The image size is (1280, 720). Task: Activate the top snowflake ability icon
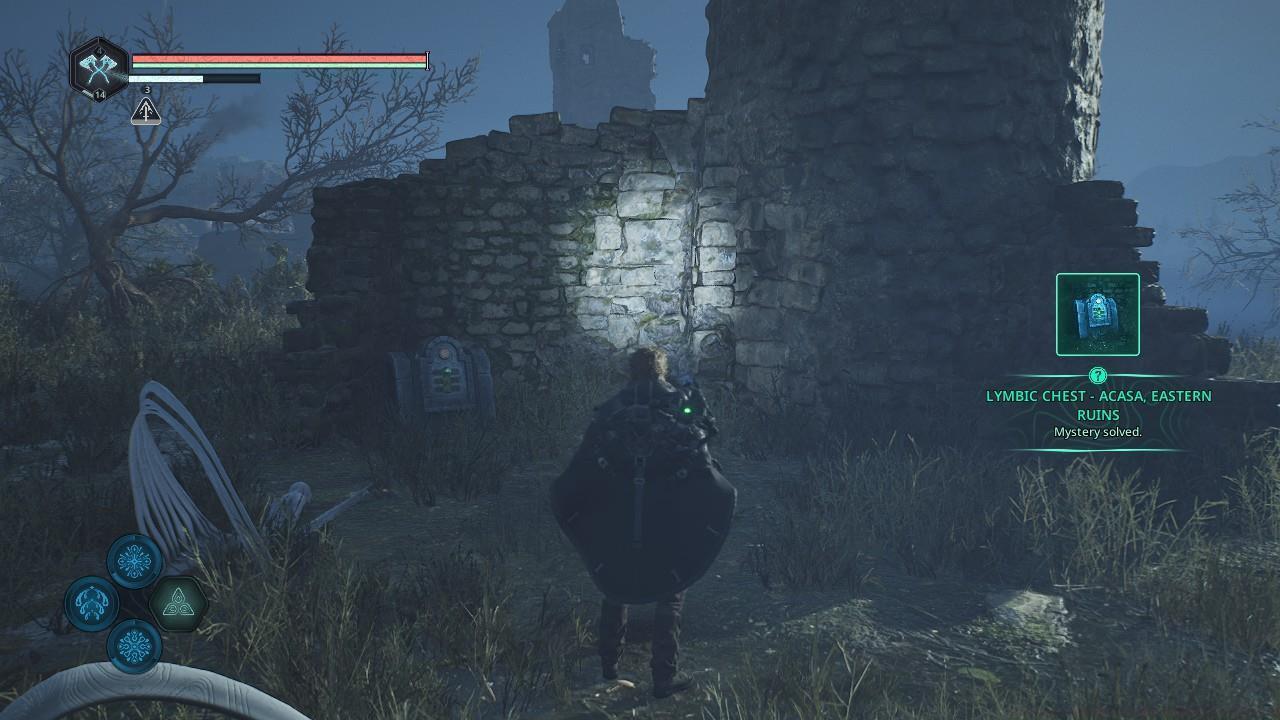click(133, 560)
